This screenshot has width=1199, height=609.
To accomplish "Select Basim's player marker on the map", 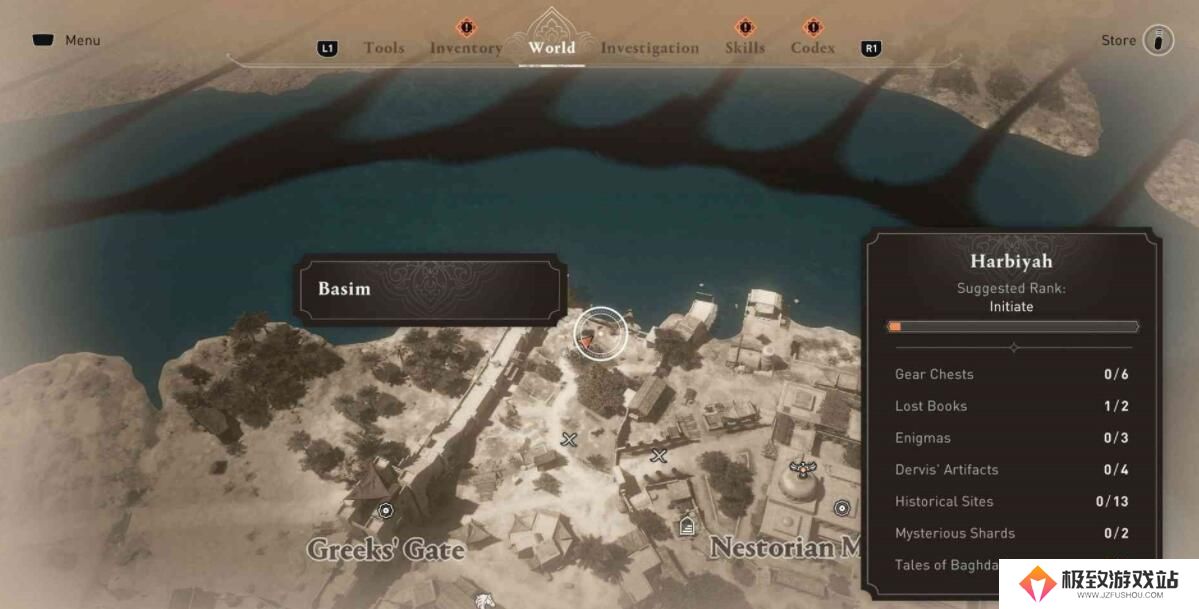I will (x=586, y=340).
